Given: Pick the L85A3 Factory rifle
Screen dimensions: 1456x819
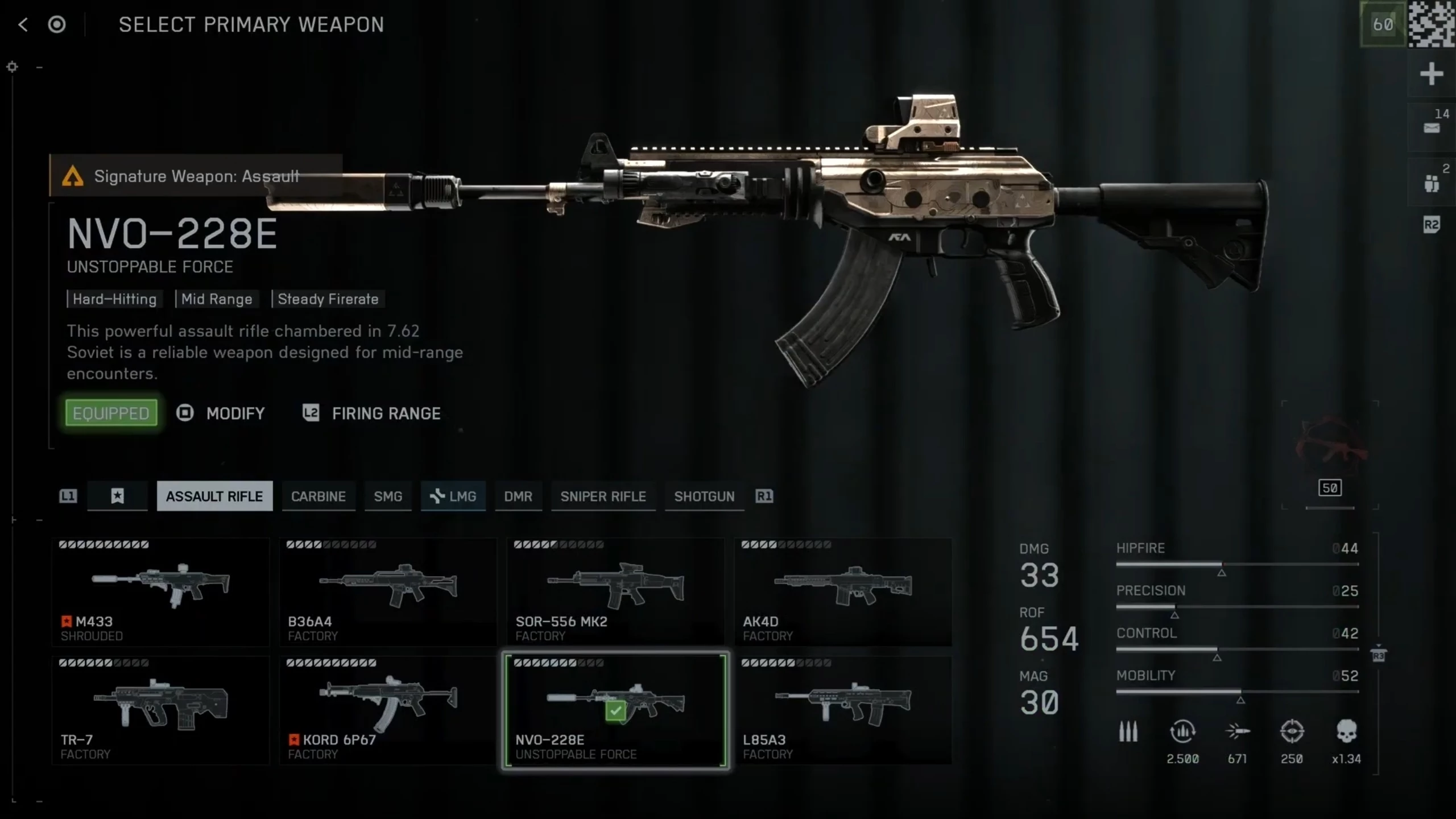Looking at the screenshot, I should tap(843, 710).
